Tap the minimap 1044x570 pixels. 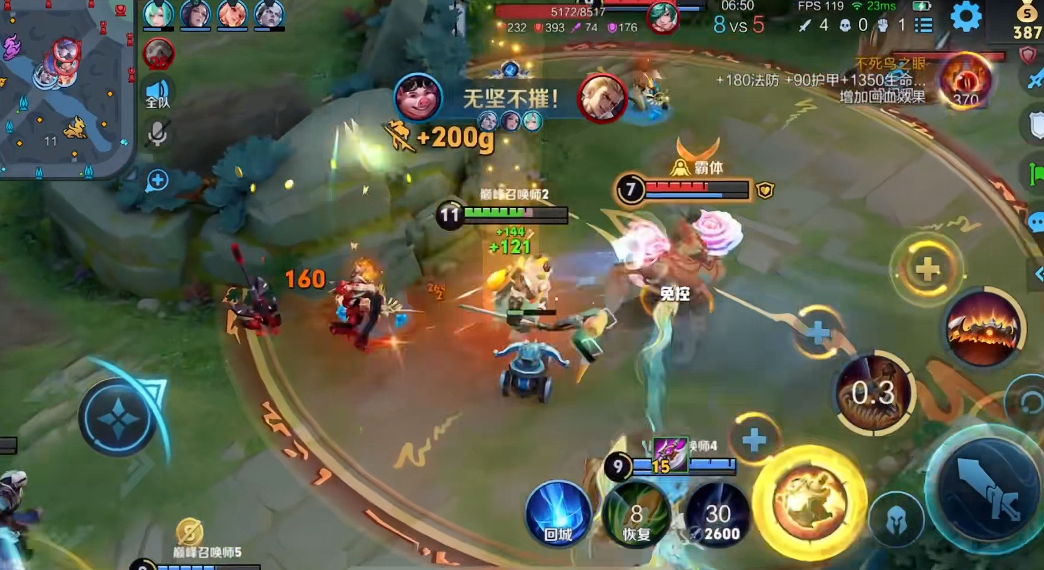[66, 87]
